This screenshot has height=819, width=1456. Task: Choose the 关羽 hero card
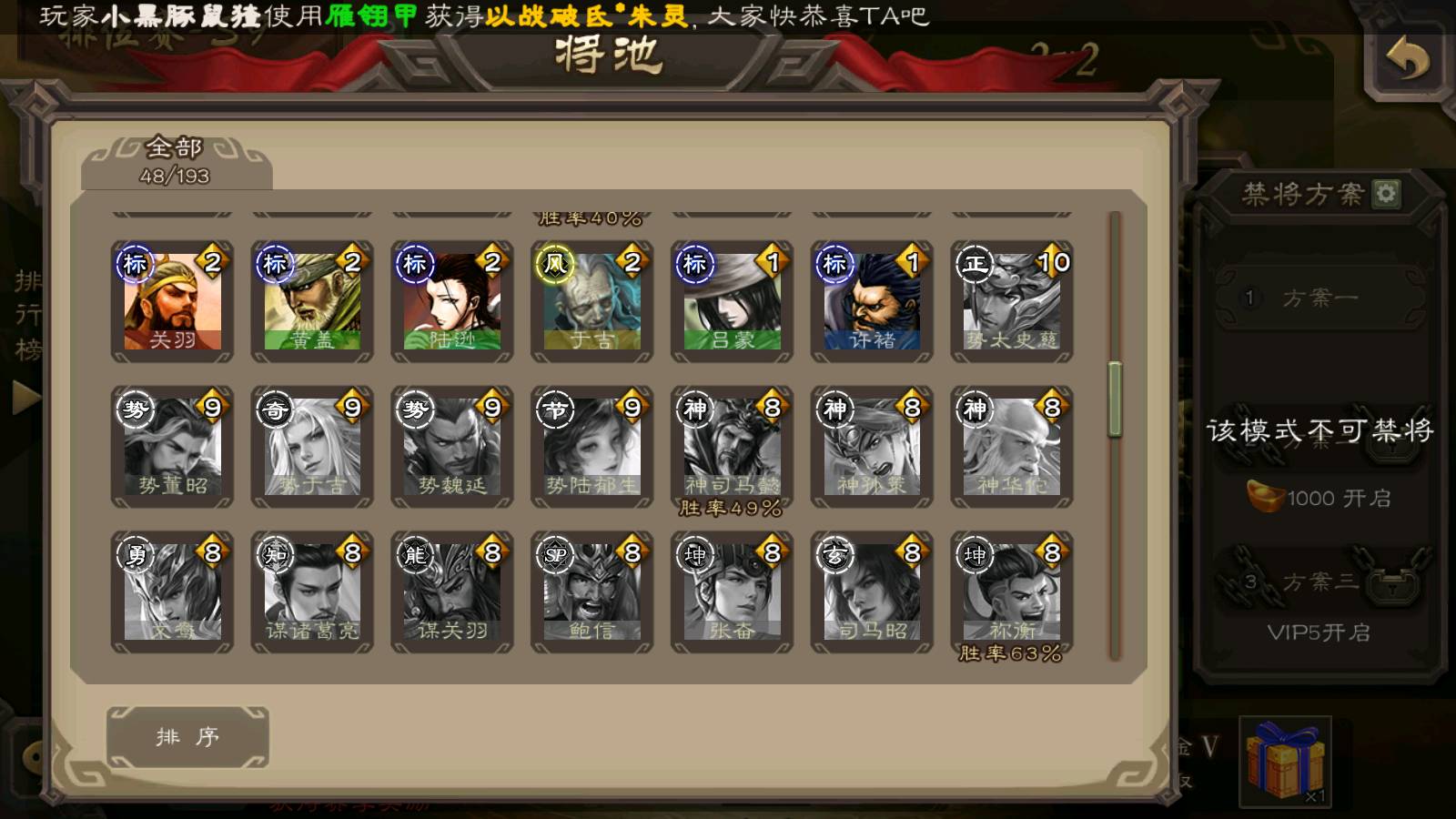172,302
